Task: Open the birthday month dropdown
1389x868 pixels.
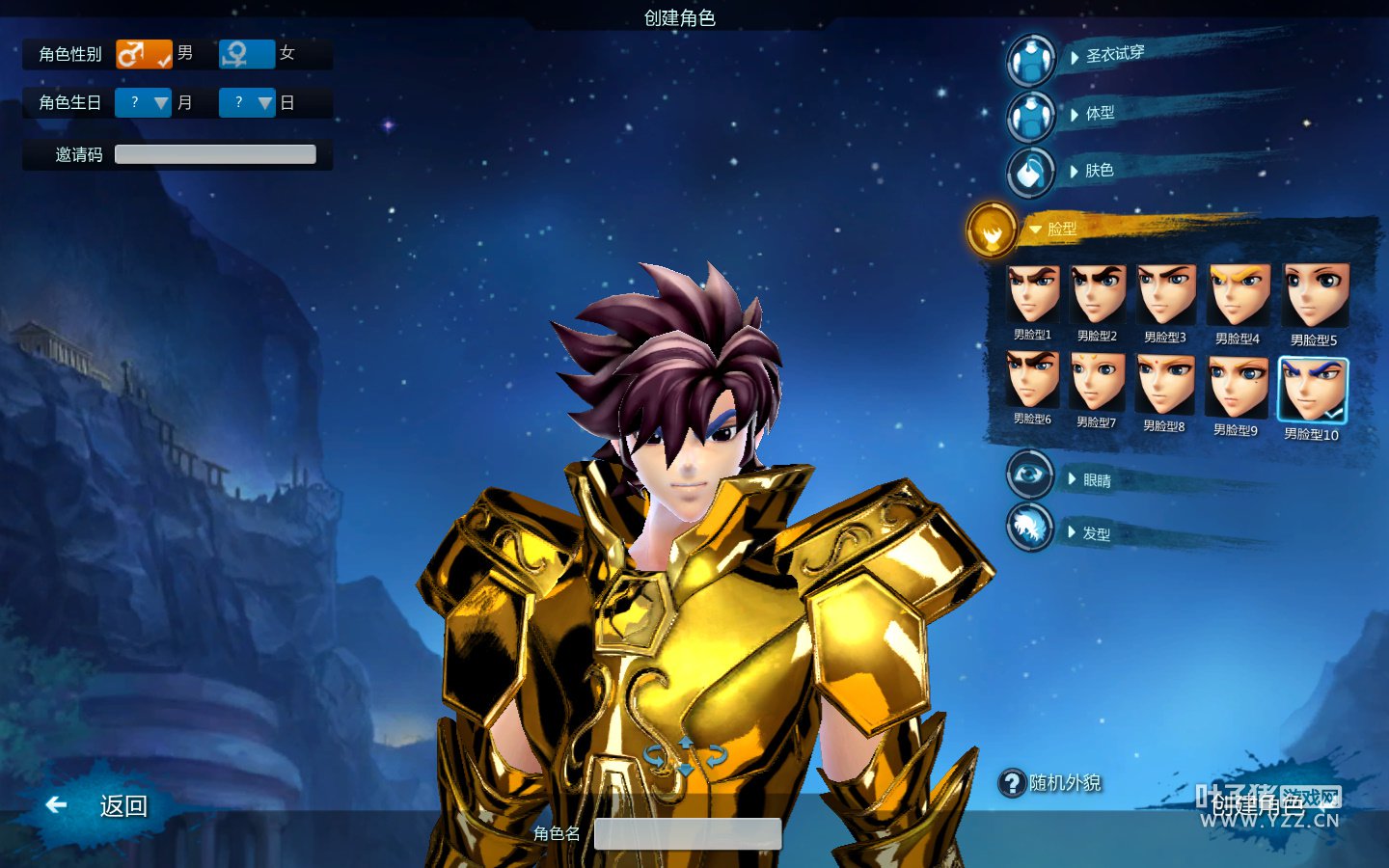Action: (143, 102)
